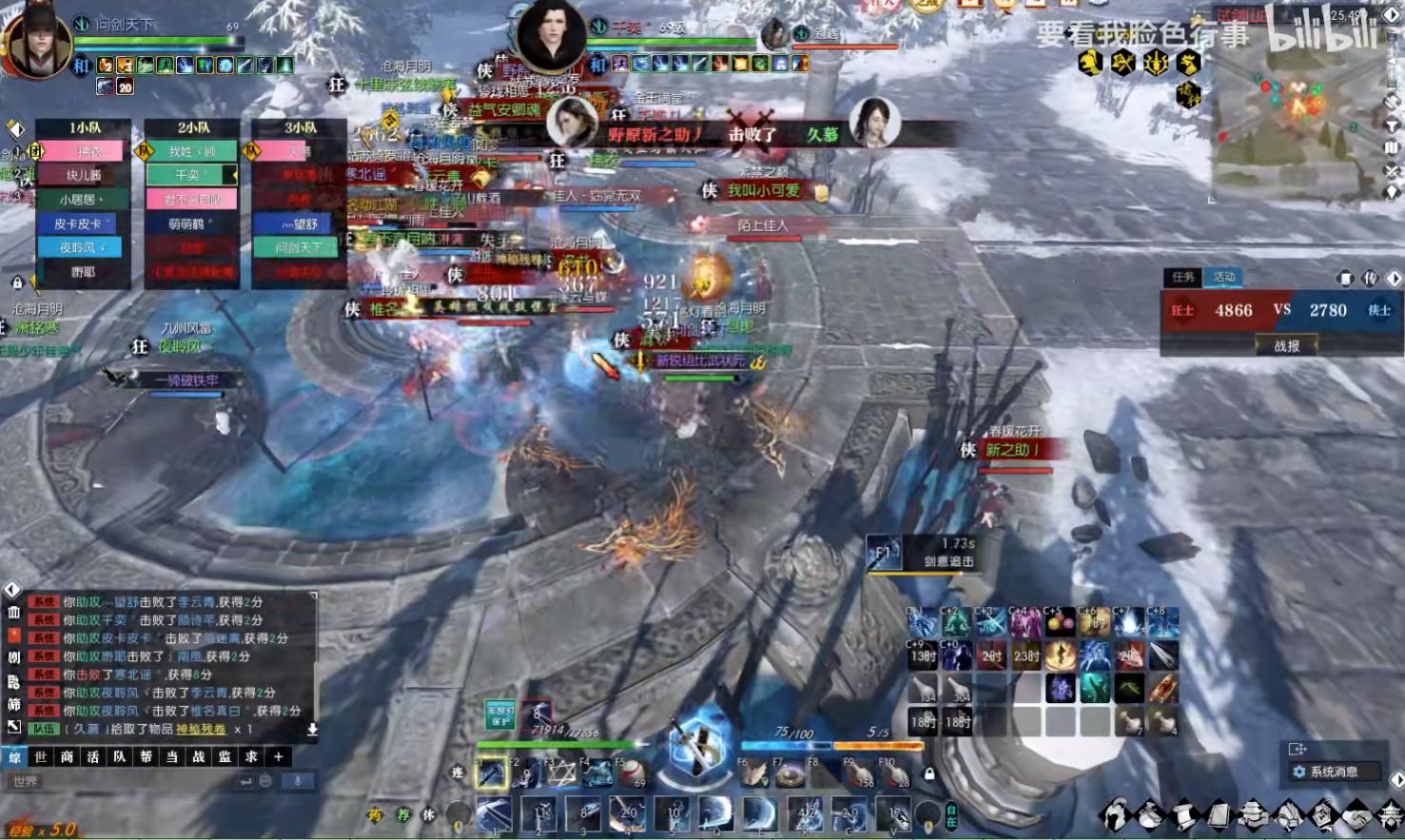Click the 药 potion shortcut button
Viewport: 1405px width, 840px height.
coord(375,815)
